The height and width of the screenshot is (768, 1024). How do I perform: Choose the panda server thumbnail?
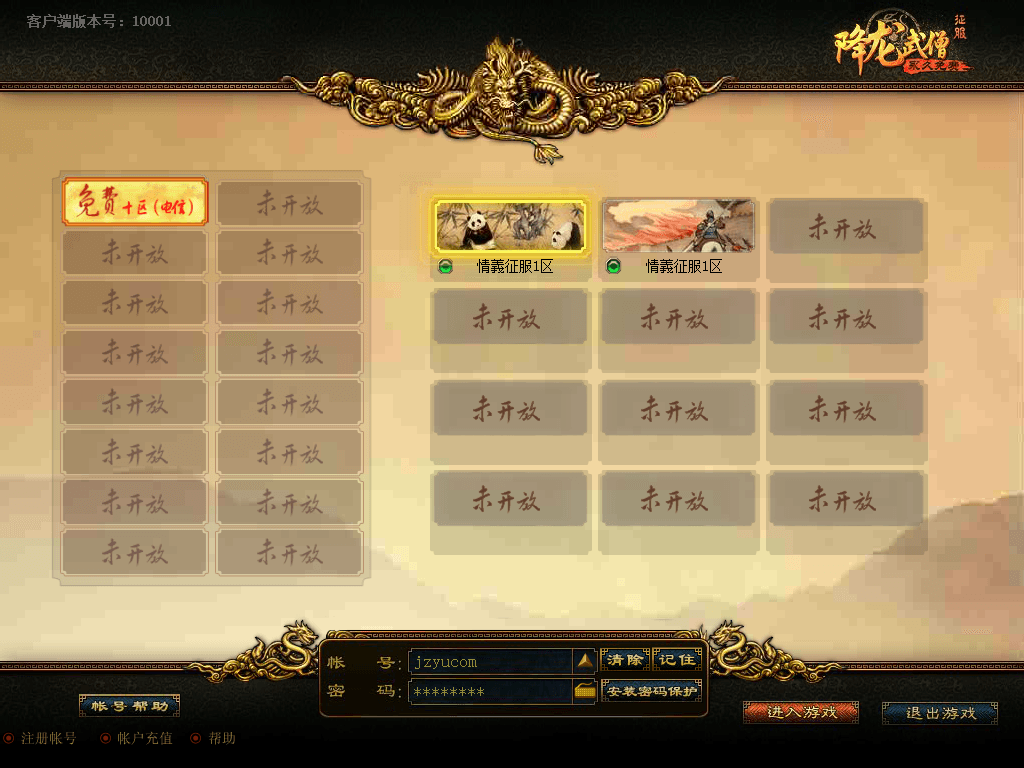point(510,225)
